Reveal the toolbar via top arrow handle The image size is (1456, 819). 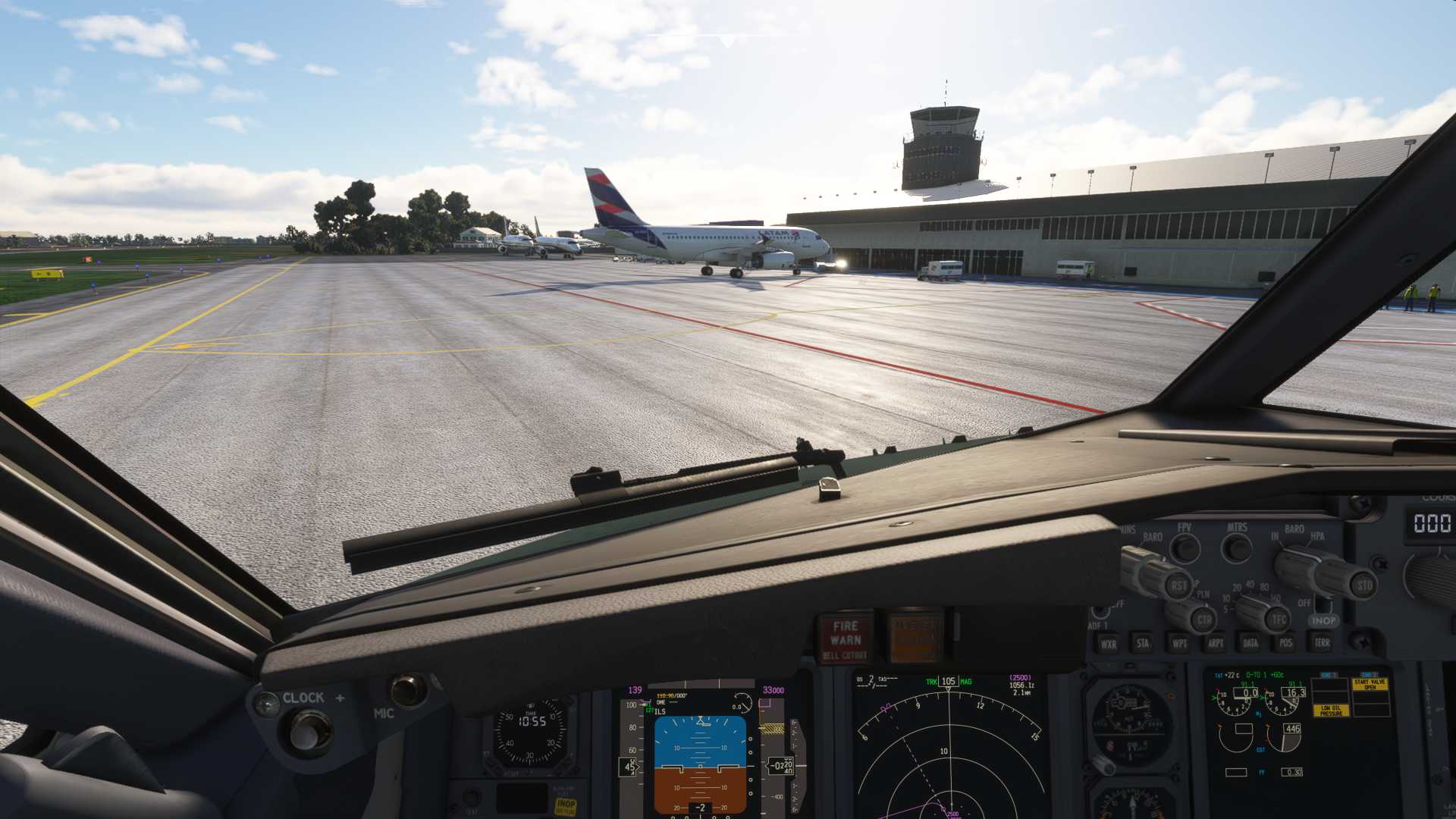(726, 41)
